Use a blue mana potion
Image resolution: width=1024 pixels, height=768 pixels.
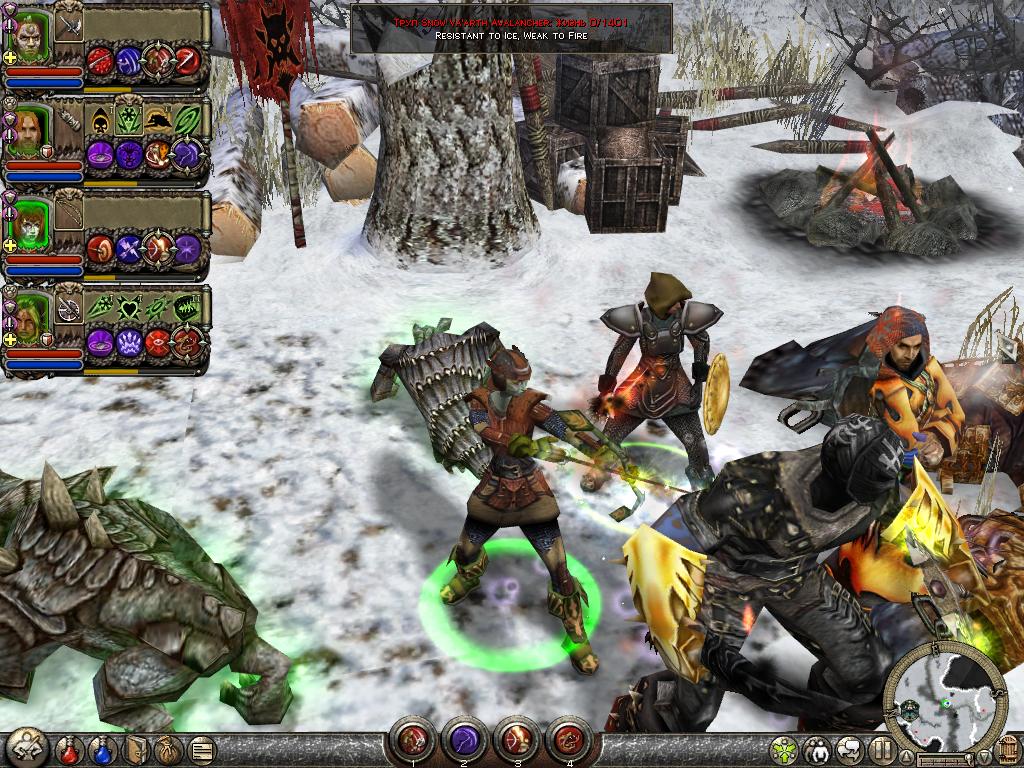104,748
